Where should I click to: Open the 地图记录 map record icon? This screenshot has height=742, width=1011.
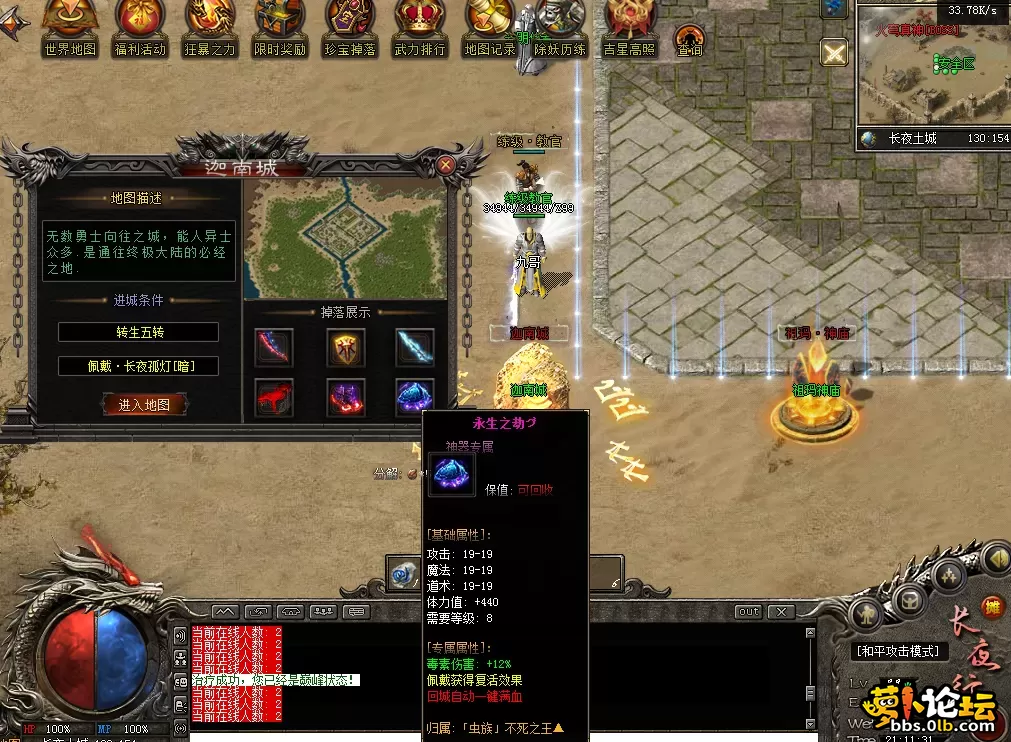(x=489, y=27)
